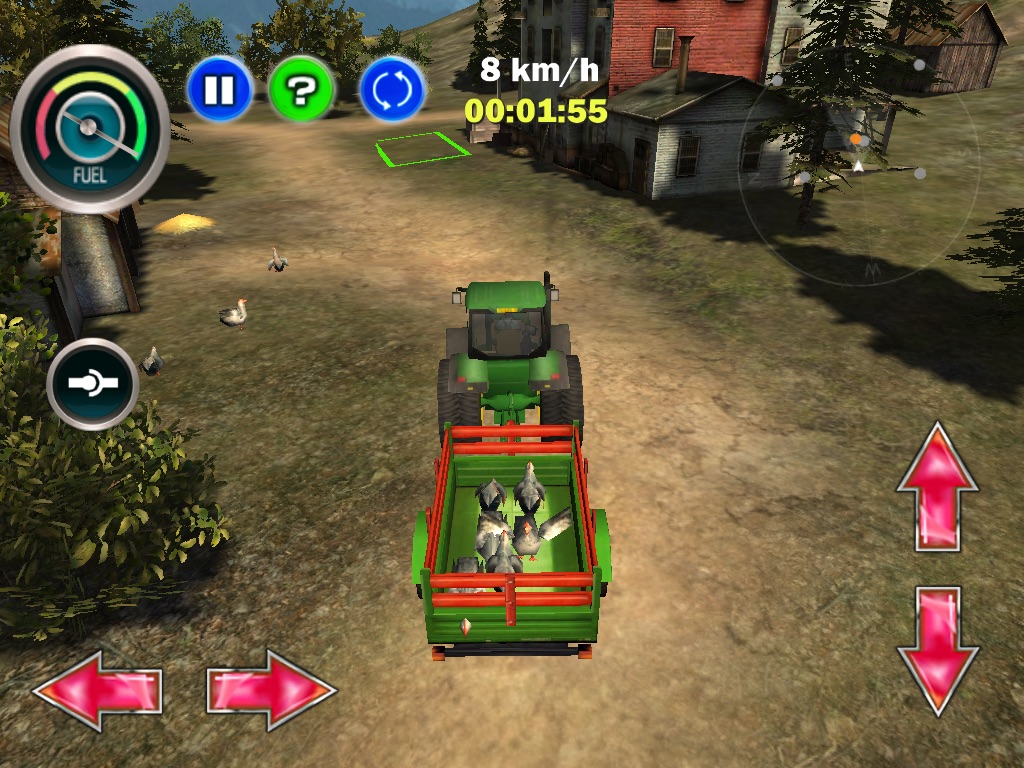The width and height of the screenshot is (1024, 768).
Task: Accelerate forward using the red up arrow
Action: [937, 487]
